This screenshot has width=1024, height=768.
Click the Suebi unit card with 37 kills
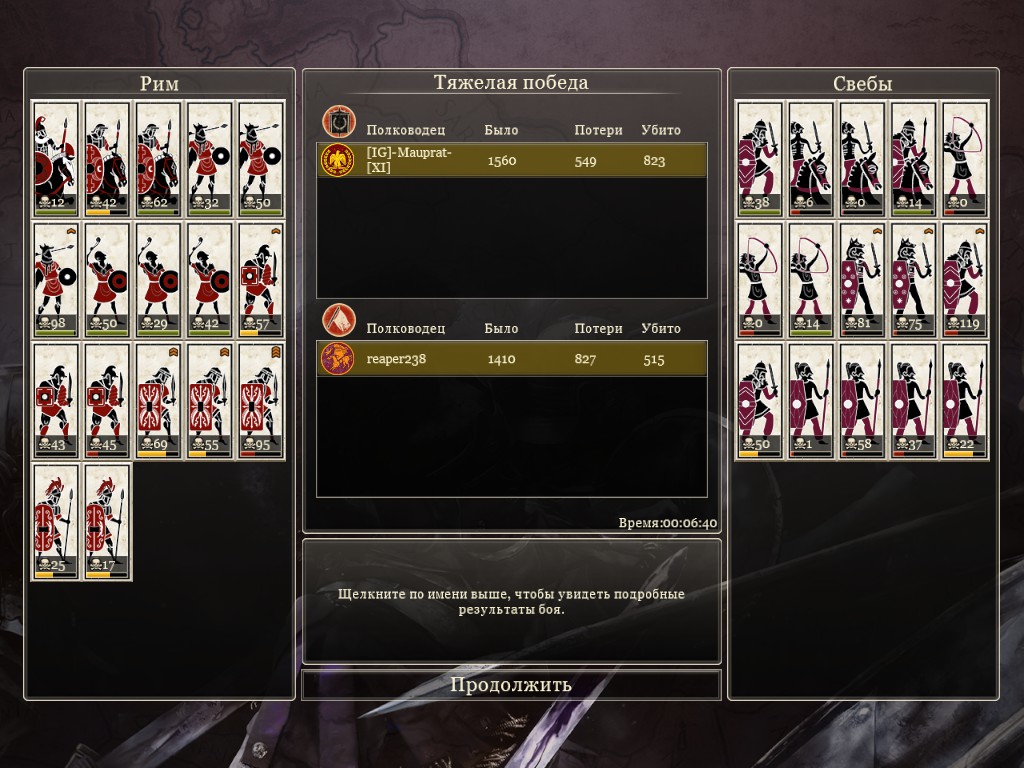pos(914,401)
